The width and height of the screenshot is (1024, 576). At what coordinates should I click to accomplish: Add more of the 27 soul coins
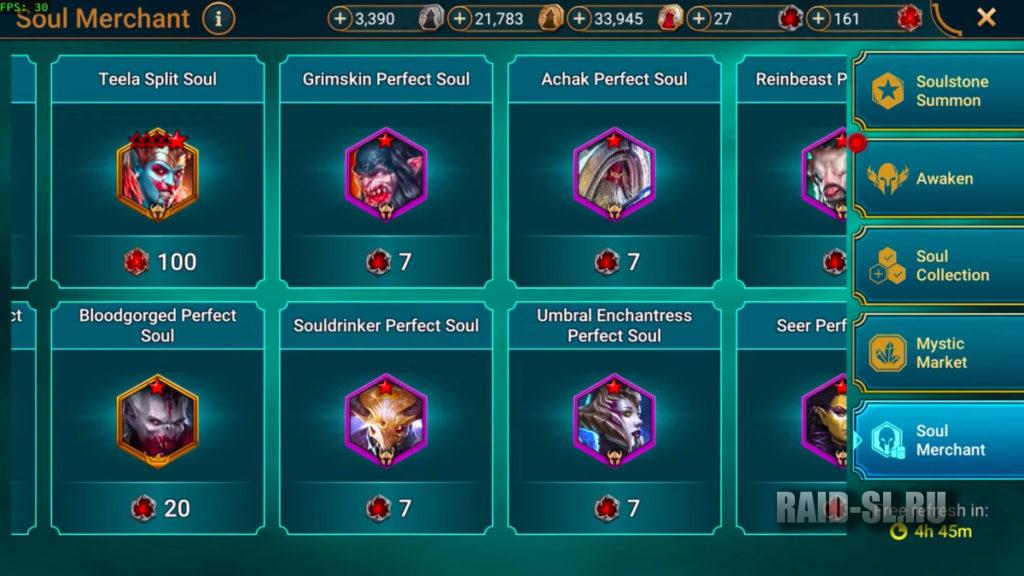699,18
